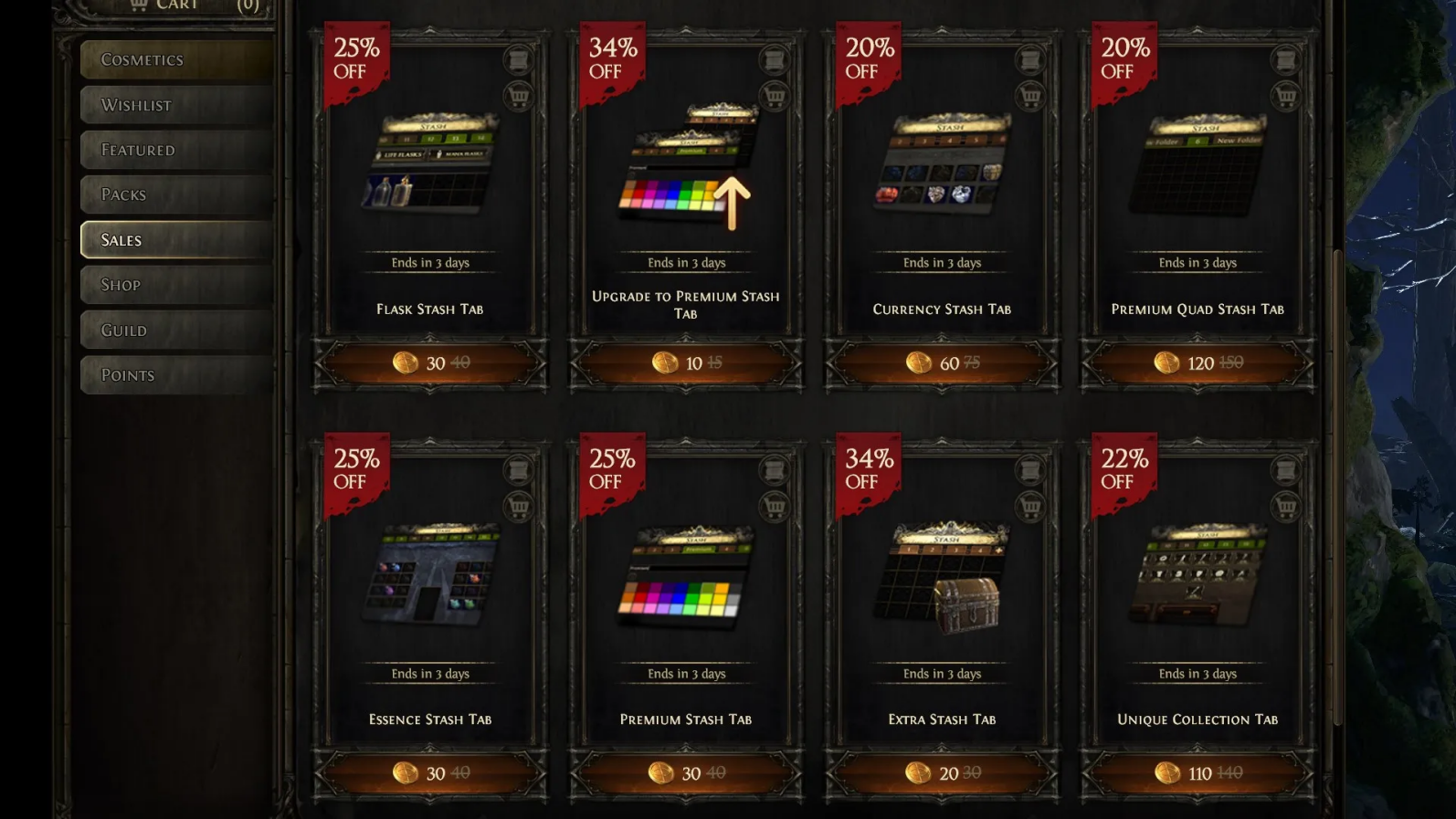Screen dimensions: 1456x819
Task: Add Premium Quad Stash Tab to cart
Action: click(1288, 96)
